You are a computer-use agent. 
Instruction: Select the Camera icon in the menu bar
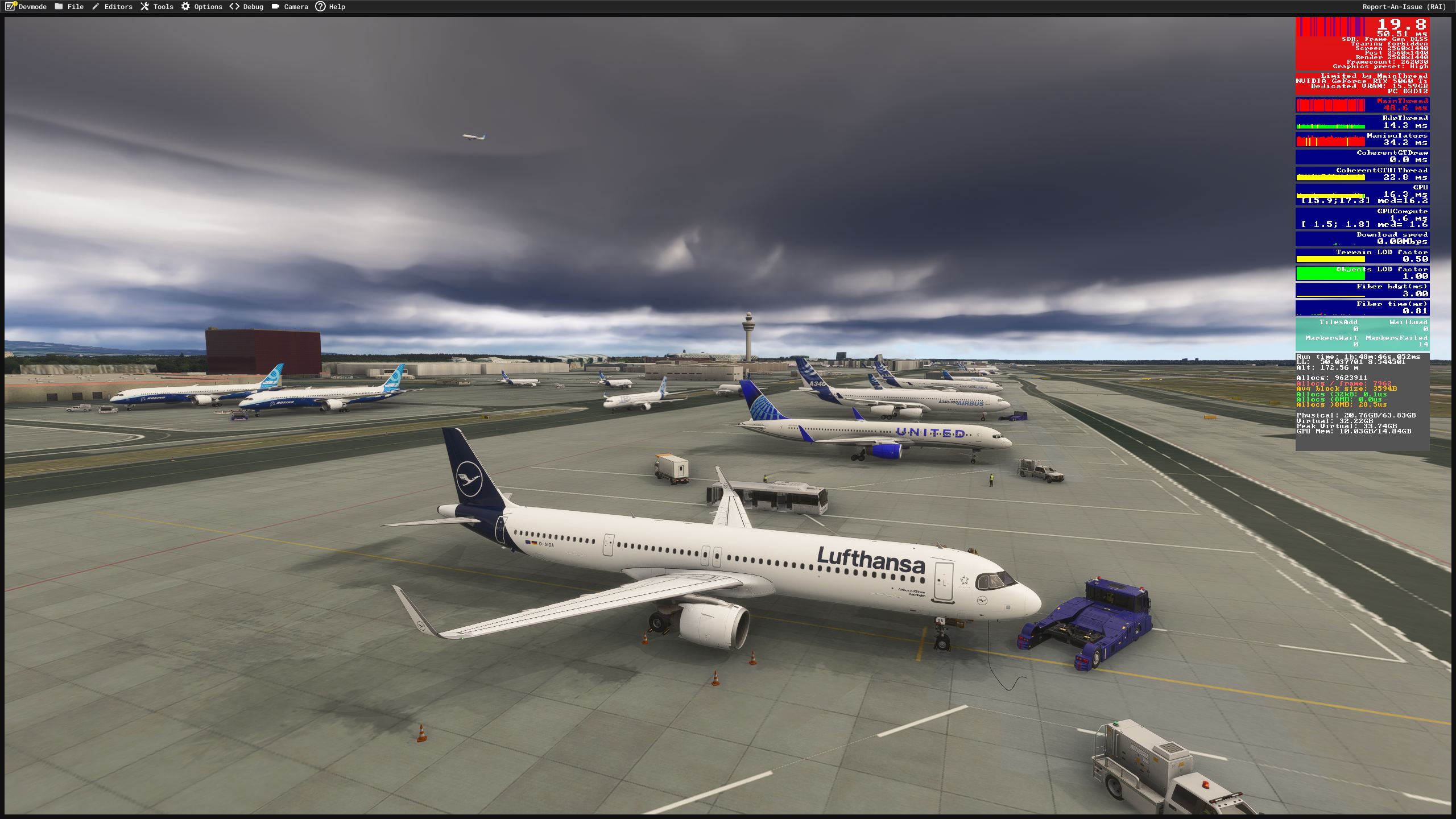click(275, 7)
